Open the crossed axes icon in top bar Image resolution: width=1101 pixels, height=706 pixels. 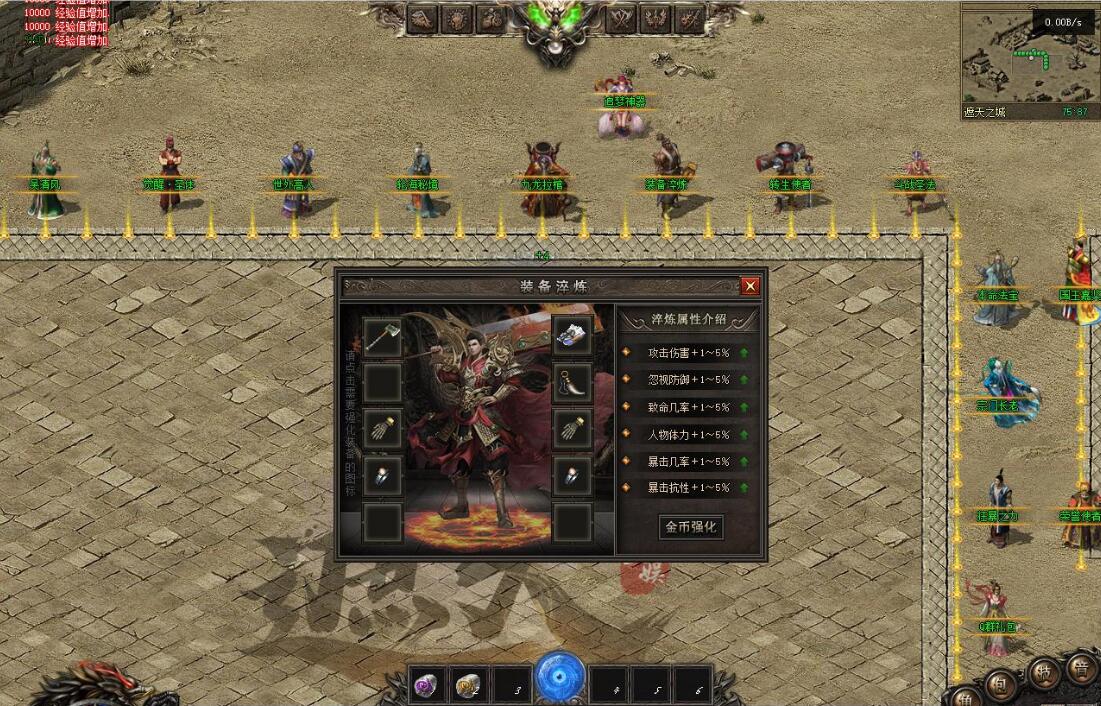click(x=621, y=18)
